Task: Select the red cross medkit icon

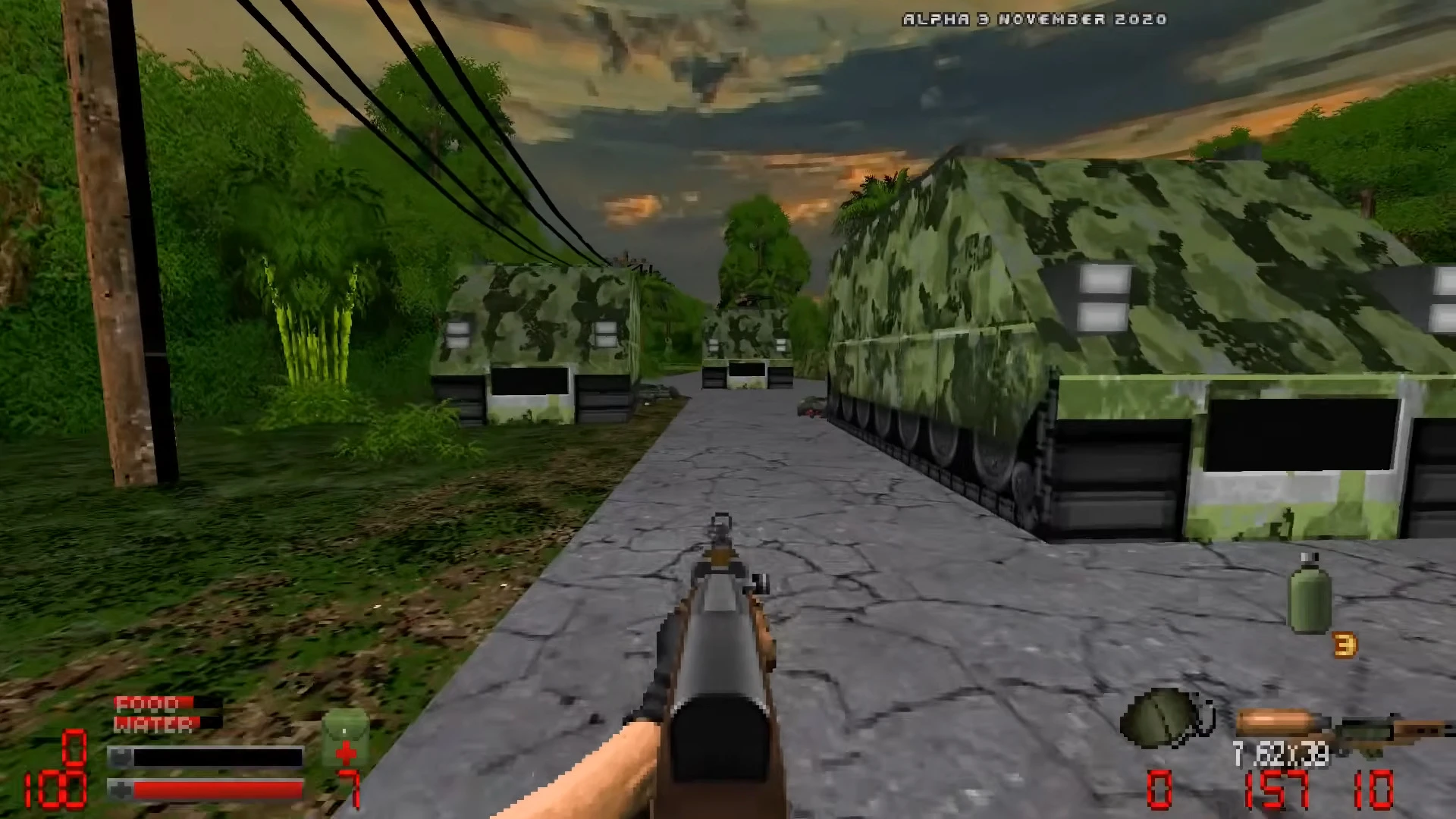Action: coord(347,754)
